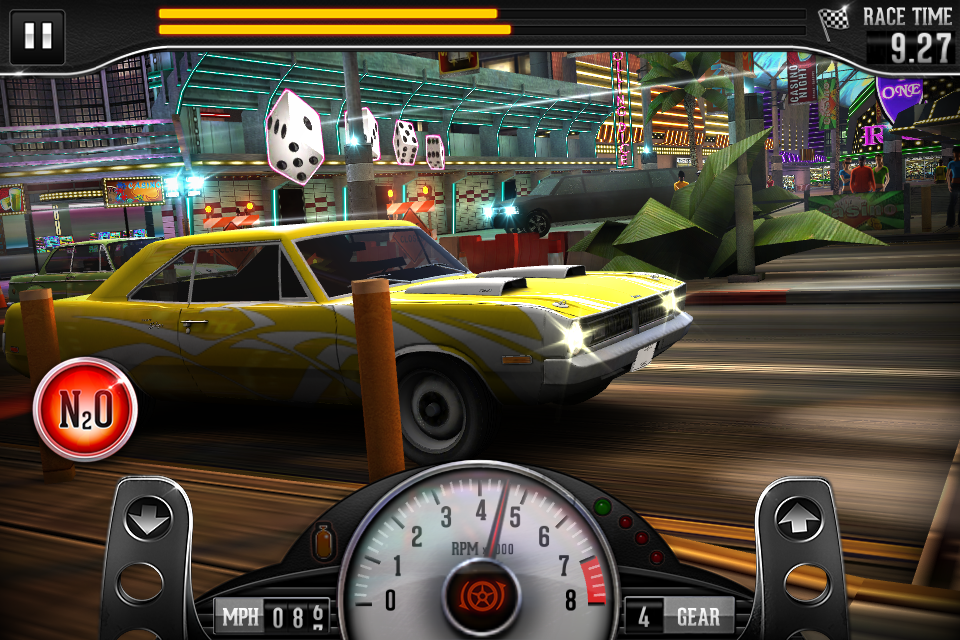
Task: Shift down with the down-arrow paddle
Action: coord(148,520)
